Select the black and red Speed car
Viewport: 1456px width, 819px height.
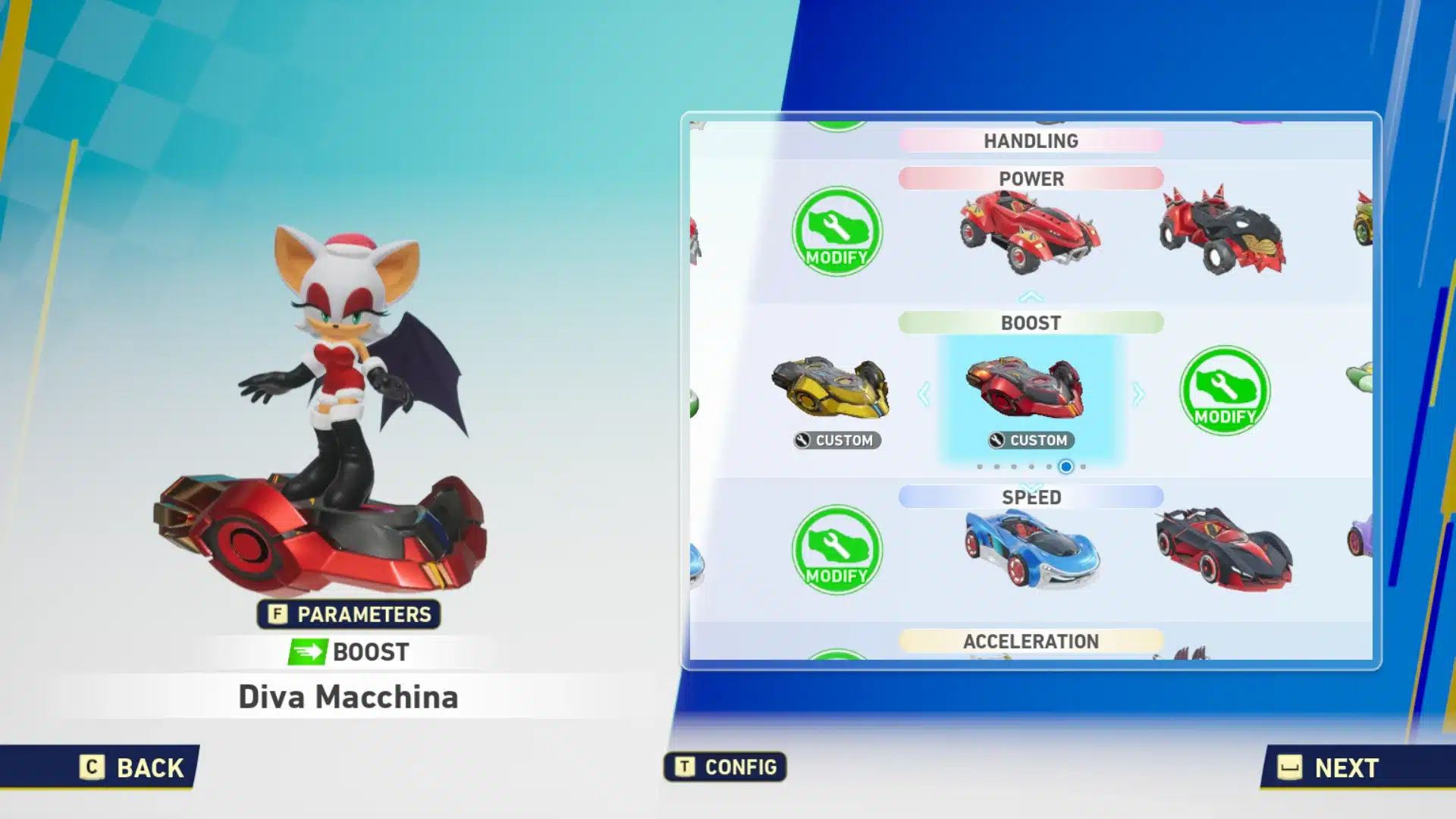(1222, 548)
